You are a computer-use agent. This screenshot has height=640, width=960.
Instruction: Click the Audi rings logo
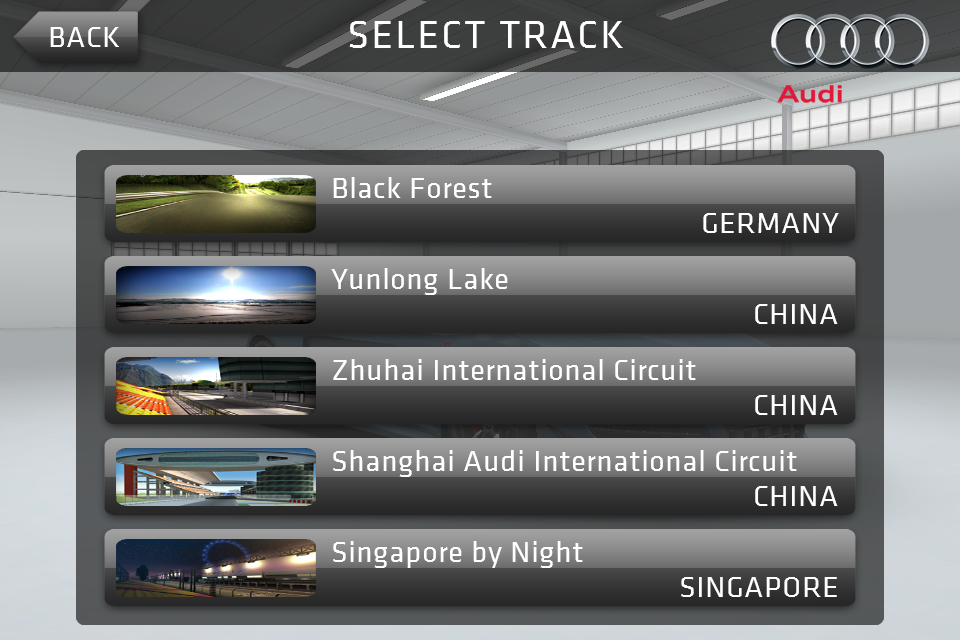coord(850,42)
